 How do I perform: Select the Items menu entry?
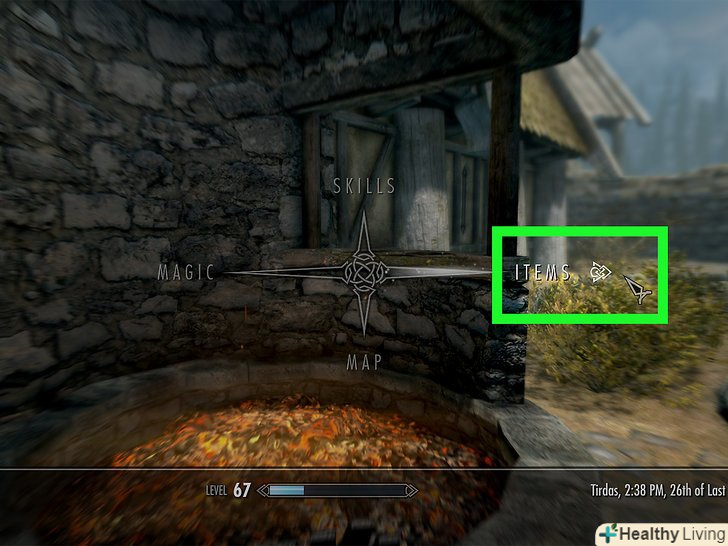click(542, 272)
